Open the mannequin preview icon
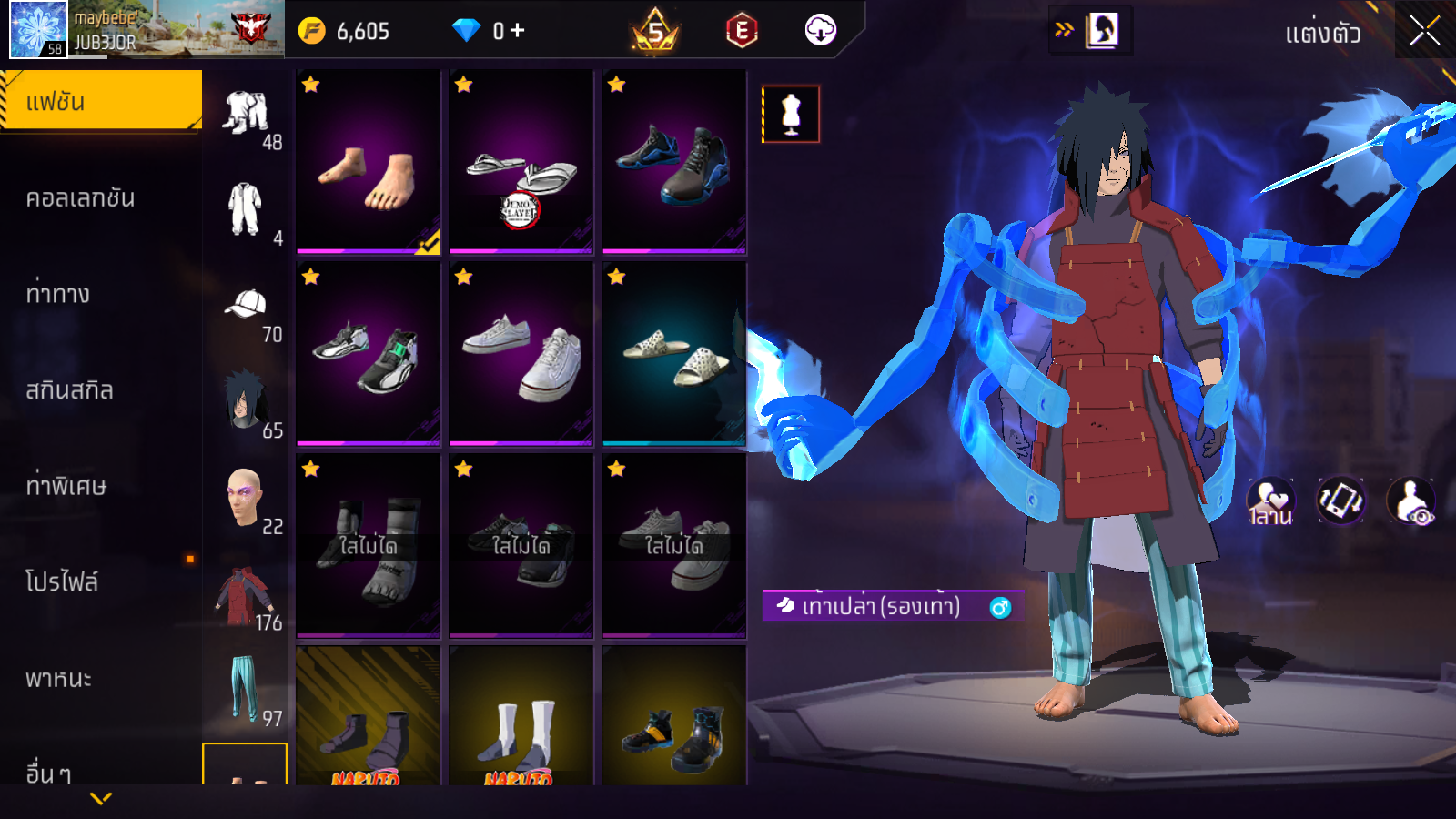 791,115
